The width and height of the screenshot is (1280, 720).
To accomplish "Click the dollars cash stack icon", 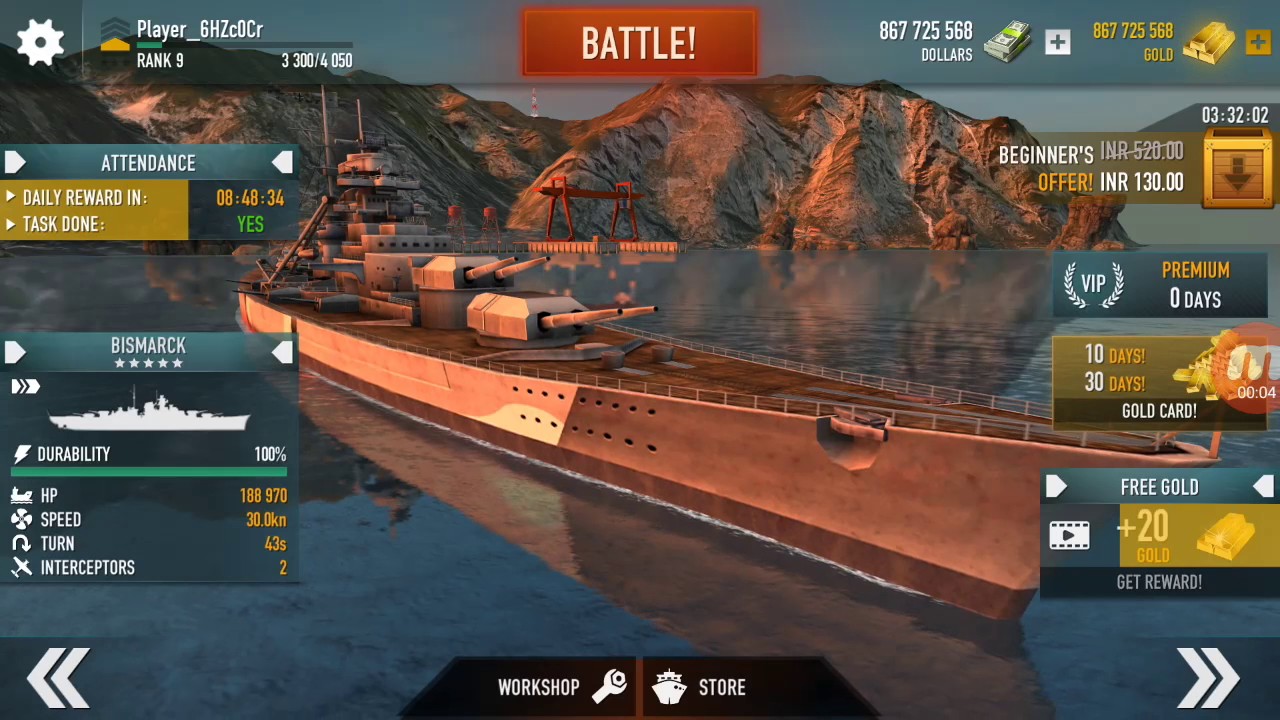I will point(1007,42).
